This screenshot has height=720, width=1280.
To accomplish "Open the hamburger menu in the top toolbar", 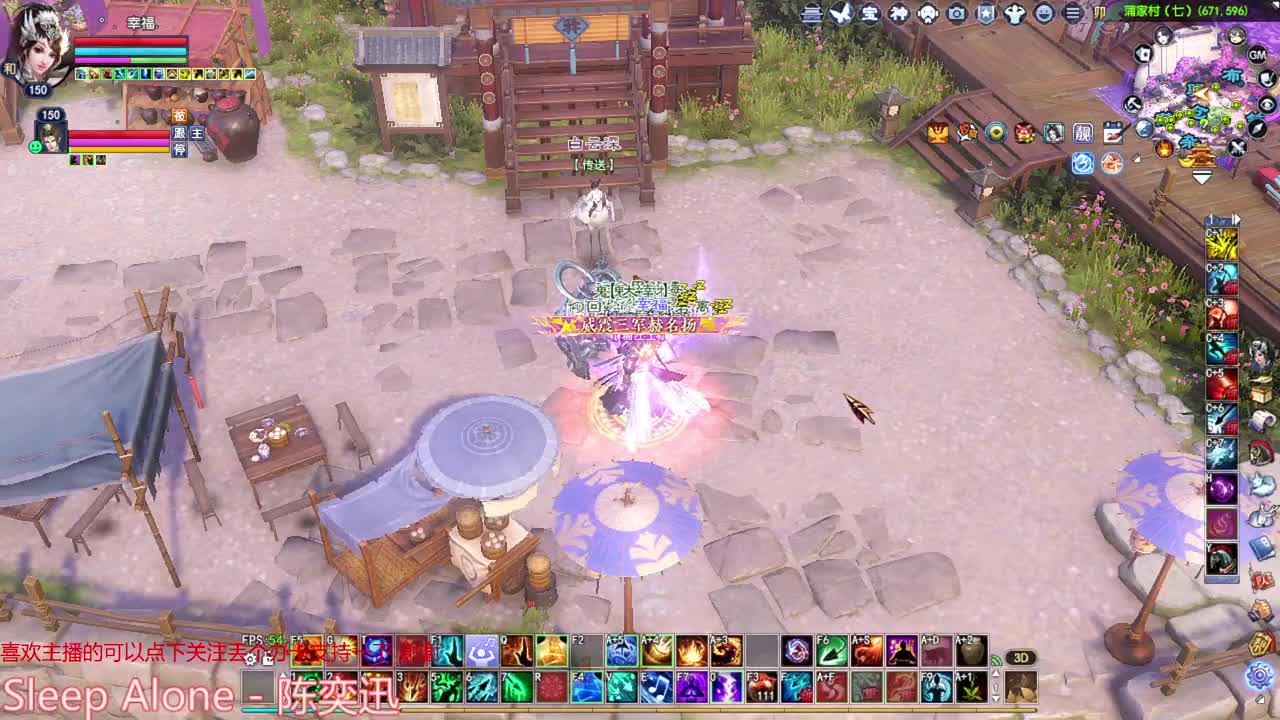I will click(x=1070, y=15).
